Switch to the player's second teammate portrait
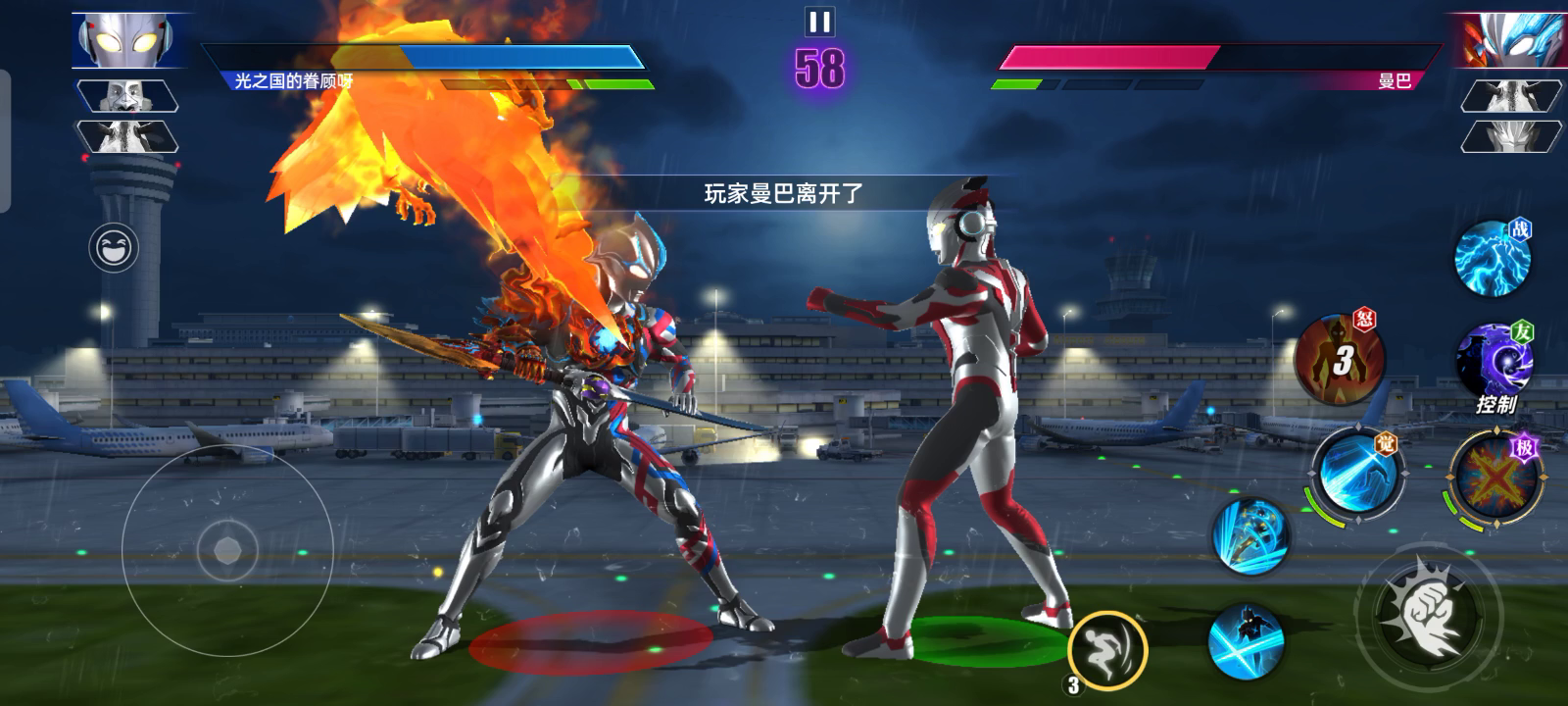1568x706 pixels. pos(127,96)
